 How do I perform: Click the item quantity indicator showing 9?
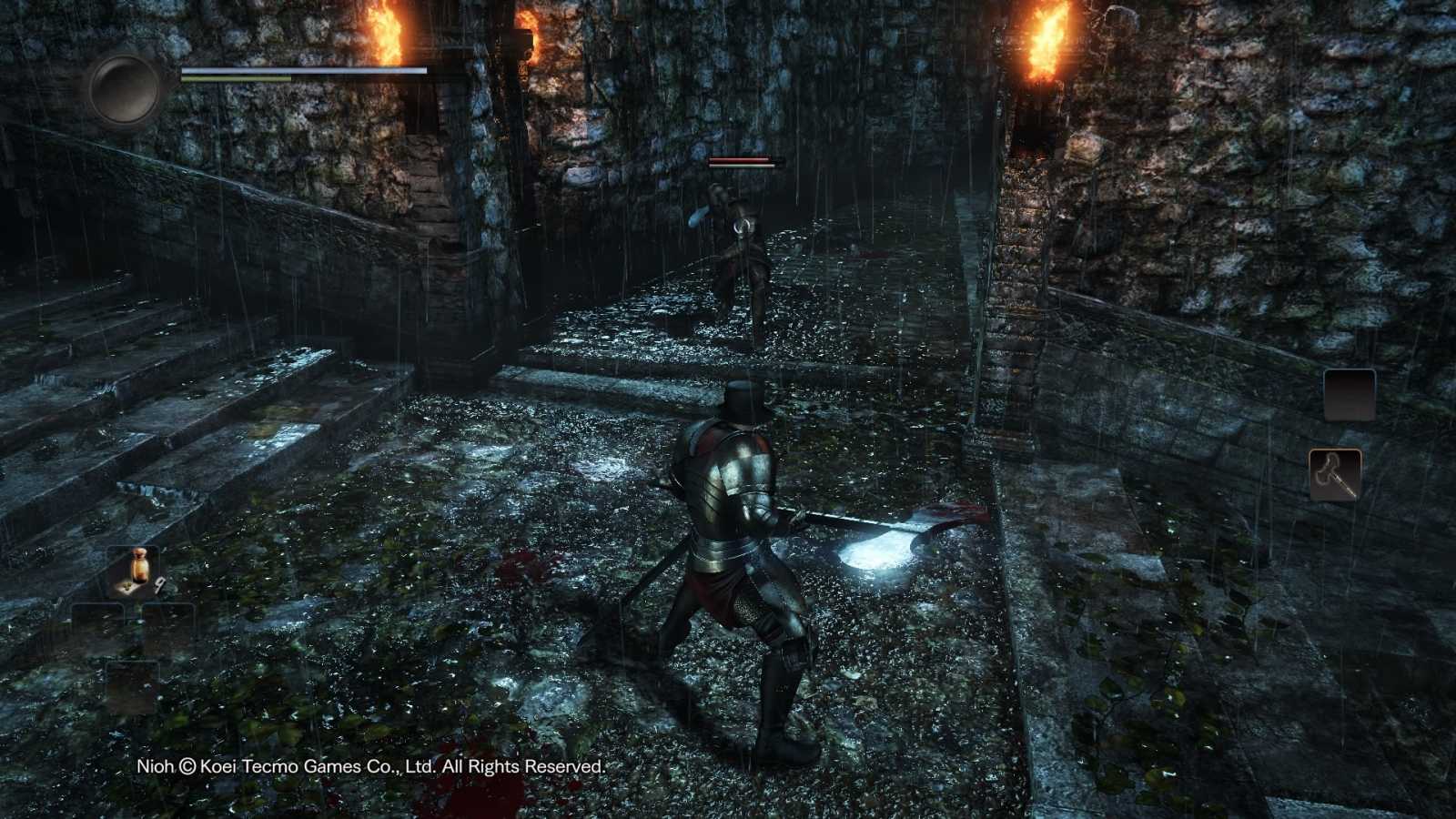coord(159,583)
